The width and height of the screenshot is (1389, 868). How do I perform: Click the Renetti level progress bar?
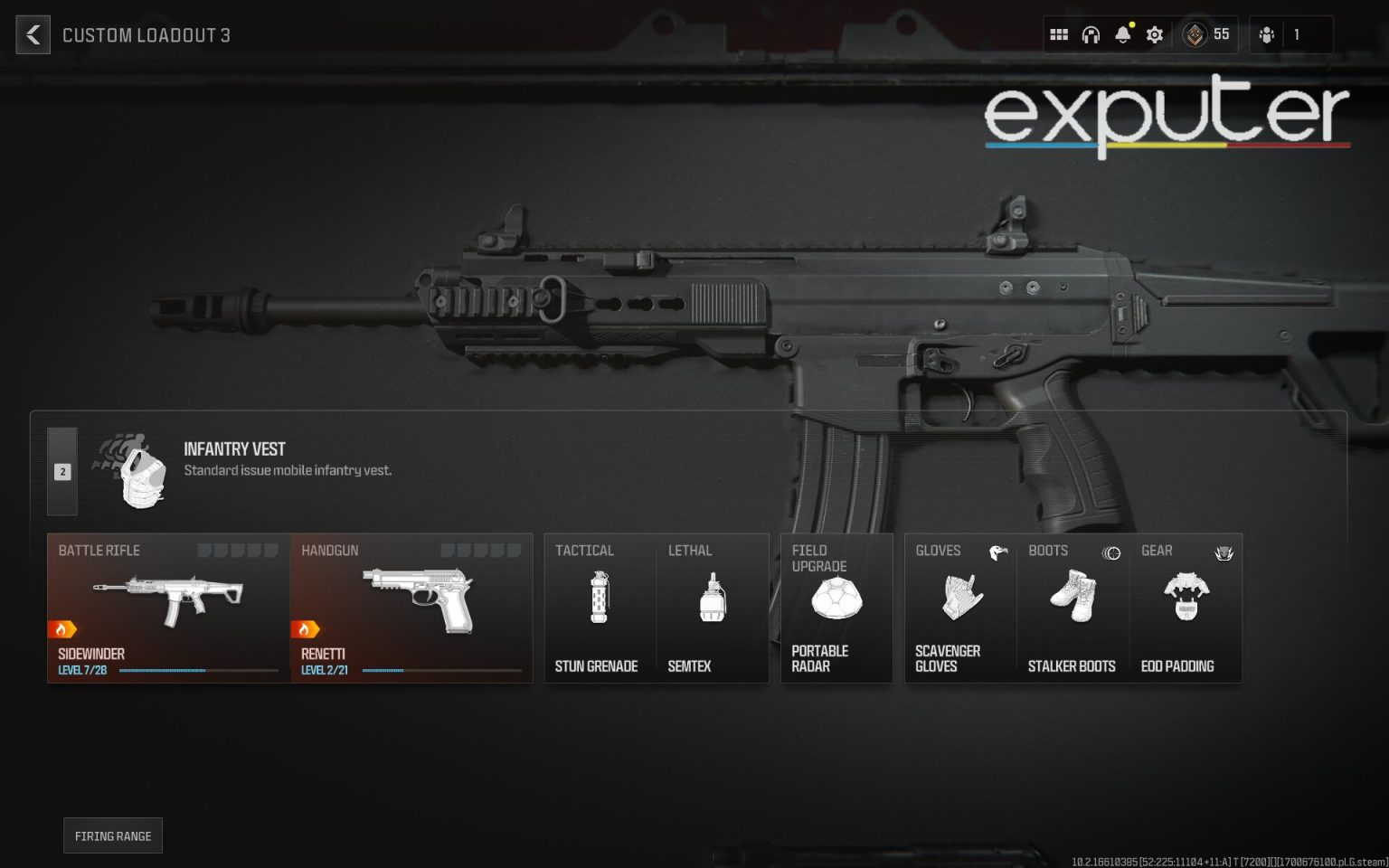point(443,671)
